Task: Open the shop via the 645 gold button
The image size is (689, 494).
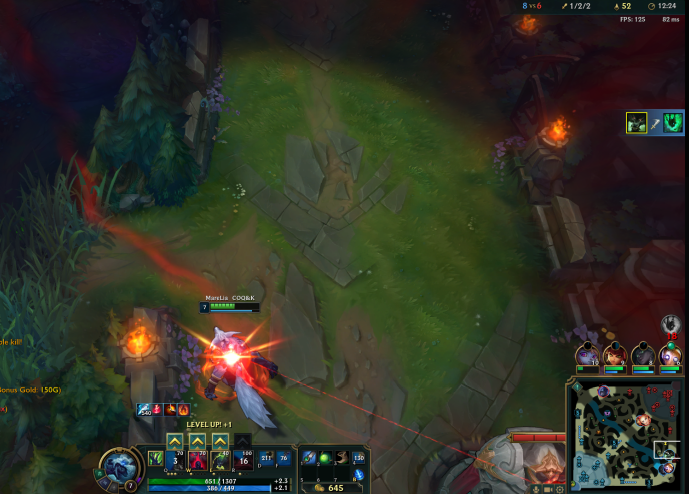Action: (x=334, y=487)
